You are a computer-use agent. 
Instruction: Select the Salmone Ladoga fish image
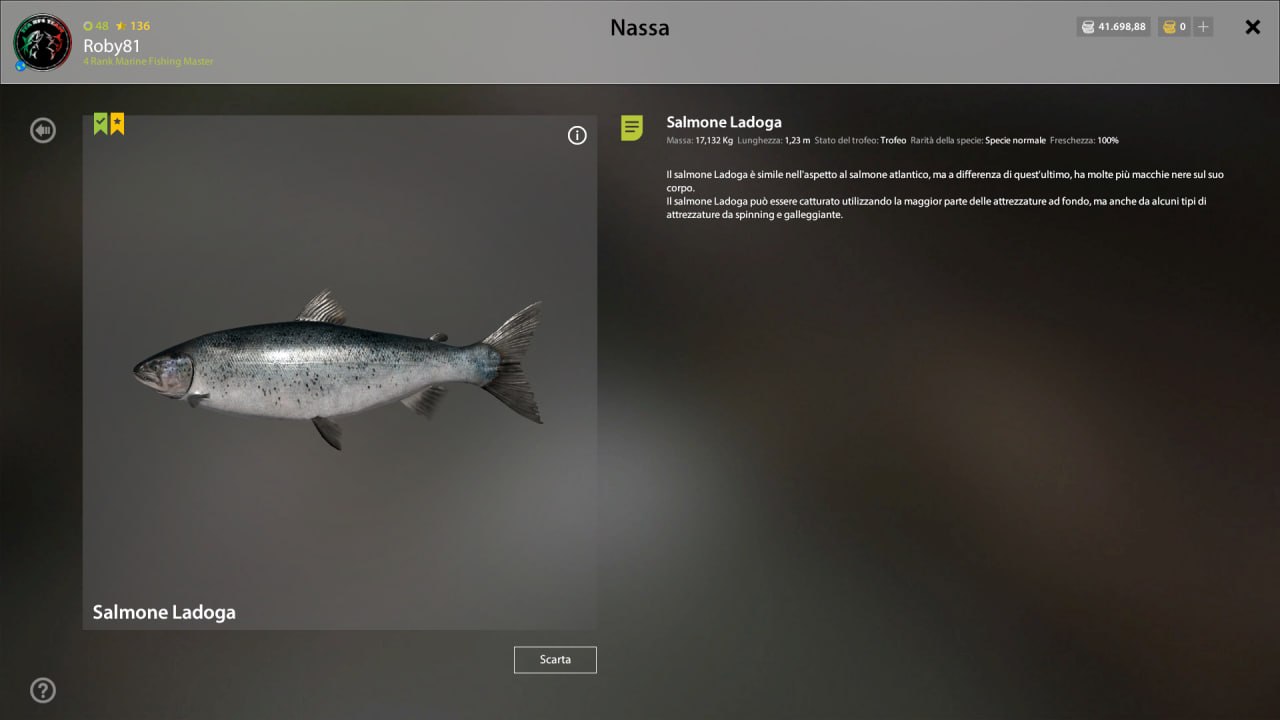(339, 372)
